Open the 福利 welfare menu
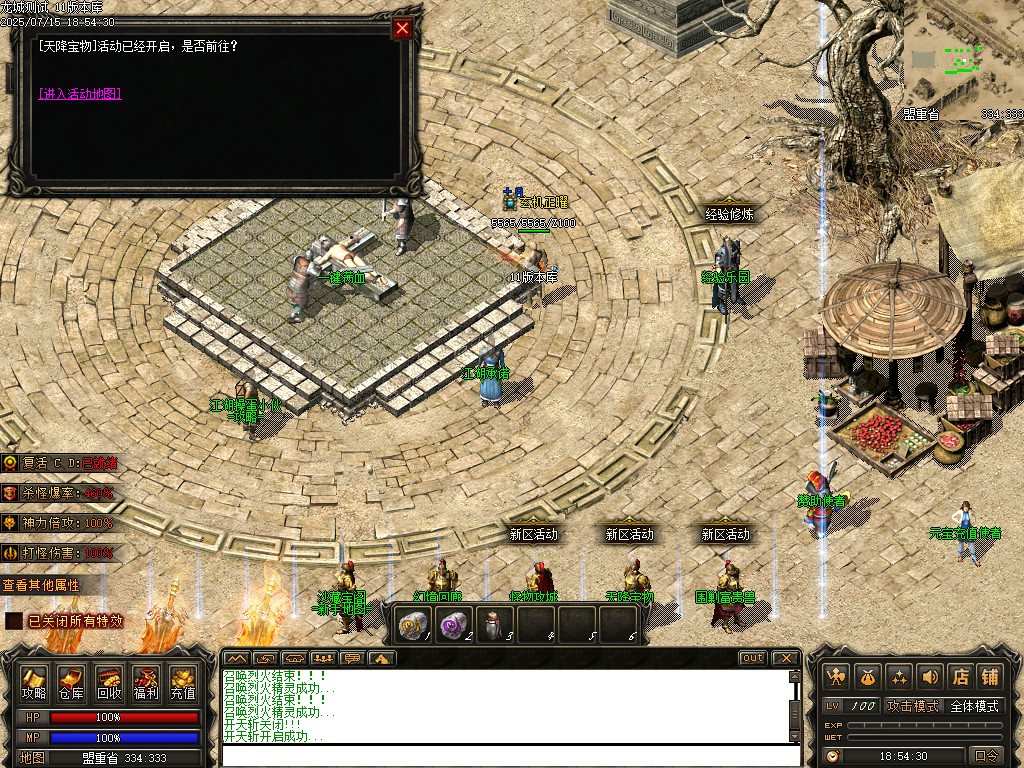The image size is (1024, 768). pyautogui.click(x=146, y=683)
